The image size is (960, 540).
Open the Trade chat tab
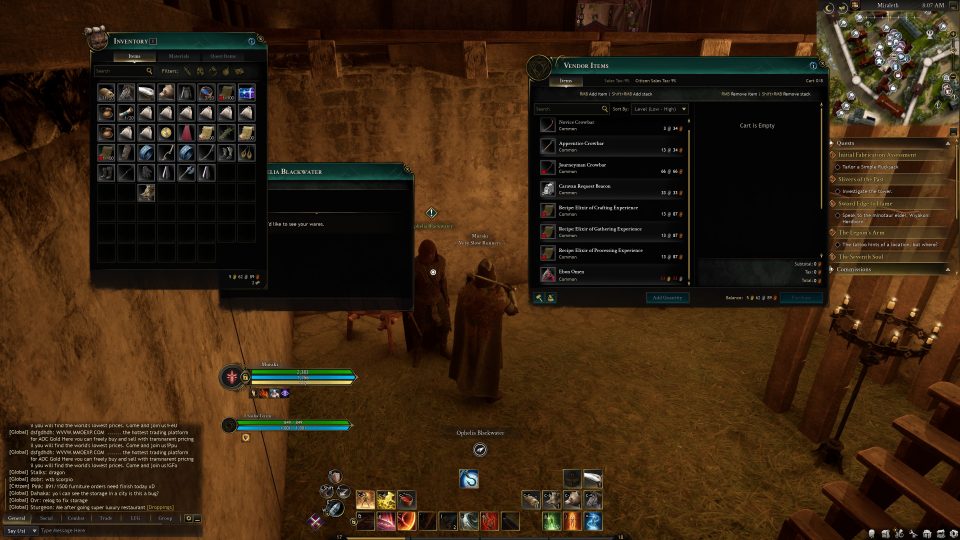tap(105, 519)
